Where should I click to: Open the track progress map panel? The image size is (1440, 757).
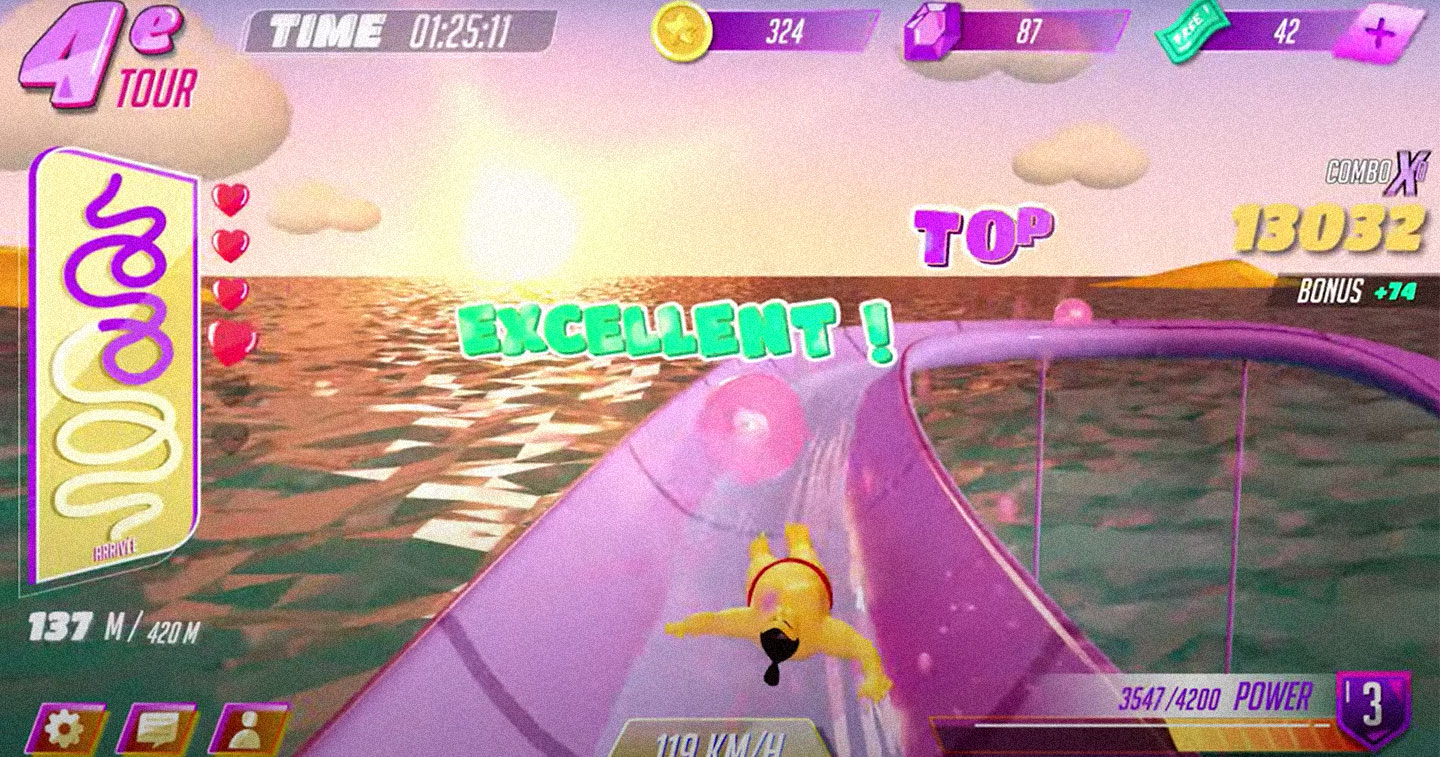pos(112,365)
